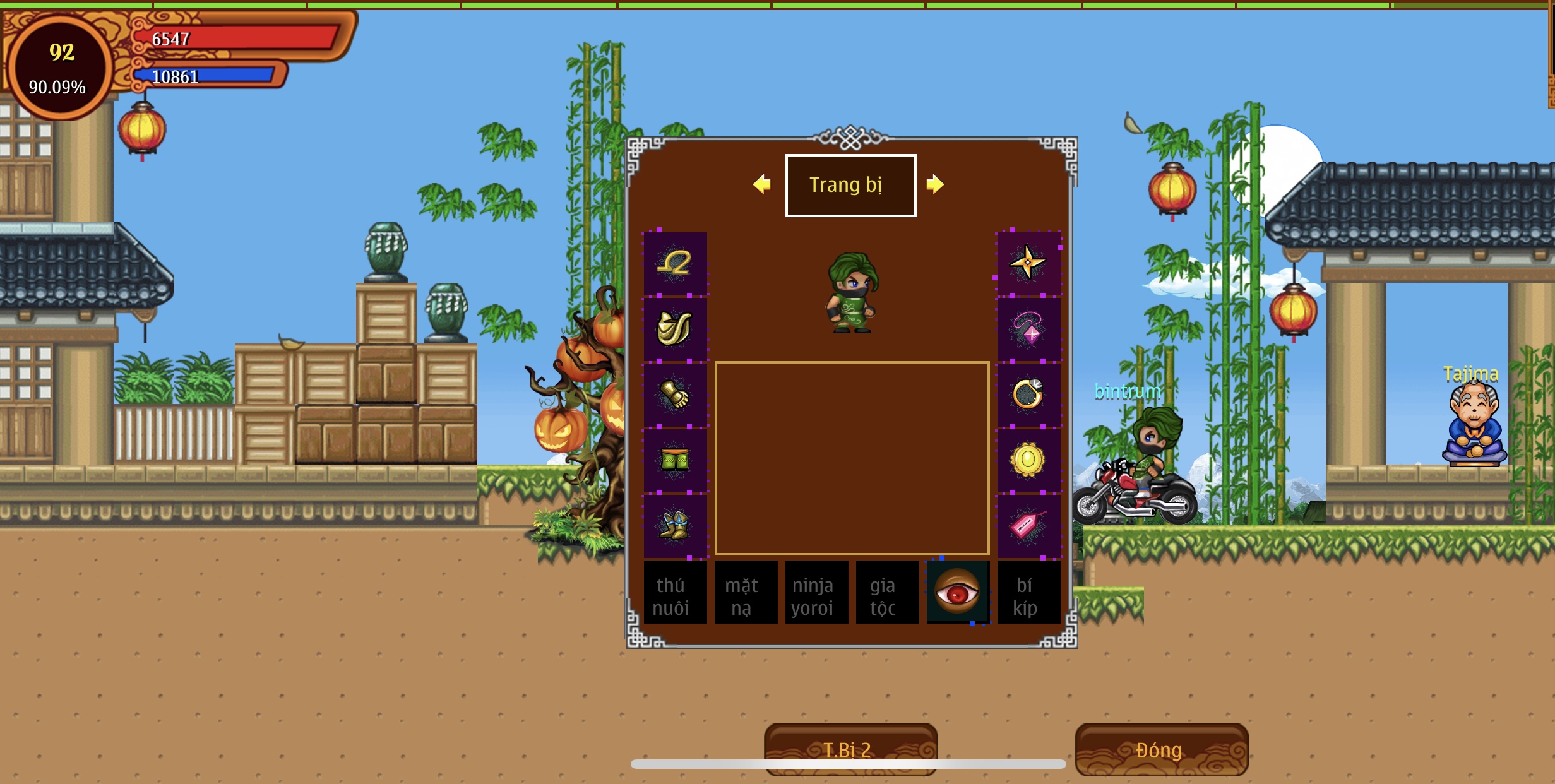Screen dimensions: 1555x784
Task: Go to the next panel with right arrow
Action: (x=934, y=184)
